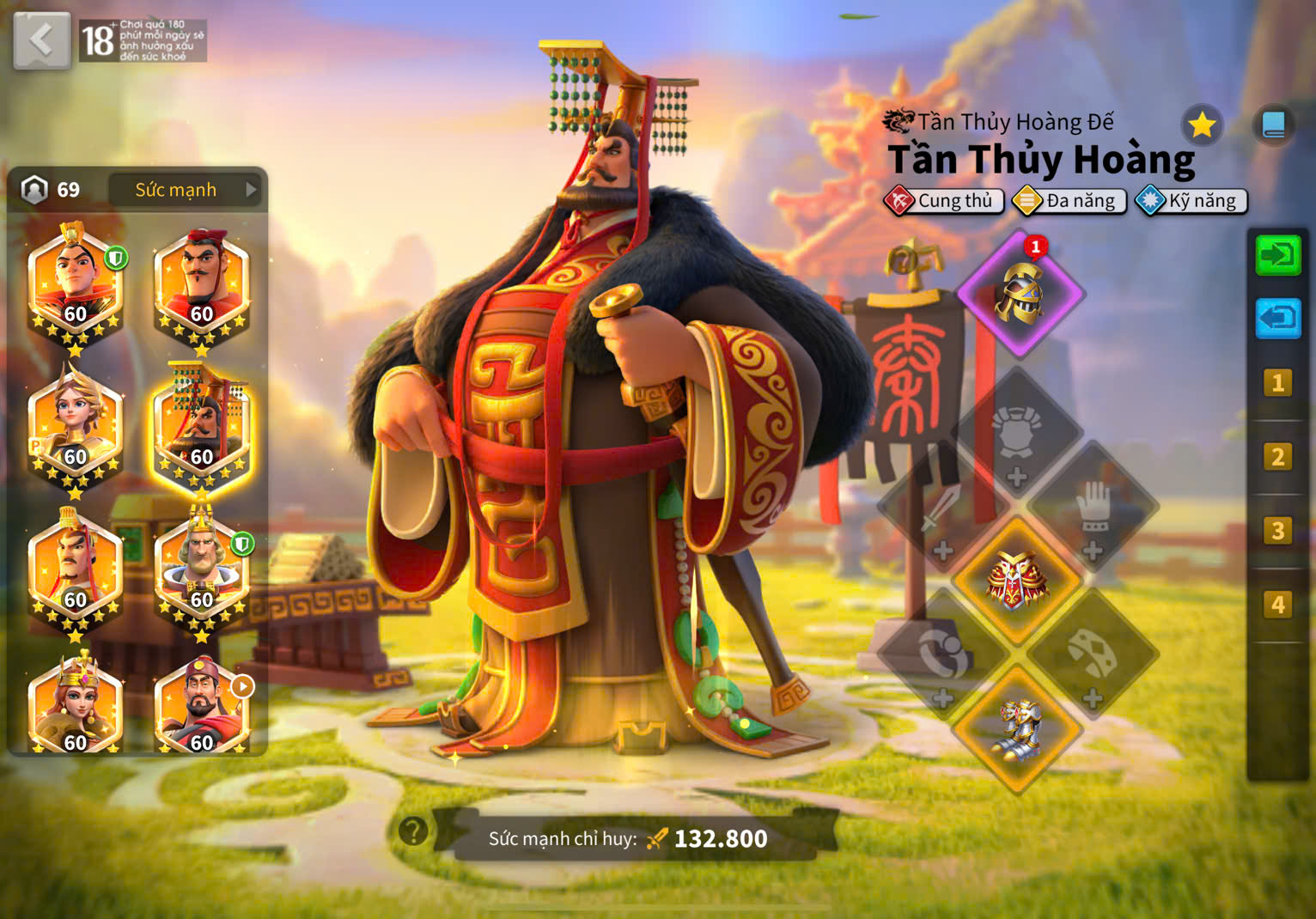Activate the blue arrow unequip button
Viewport: 1316px width, 919px height.
click(1278, 319)
